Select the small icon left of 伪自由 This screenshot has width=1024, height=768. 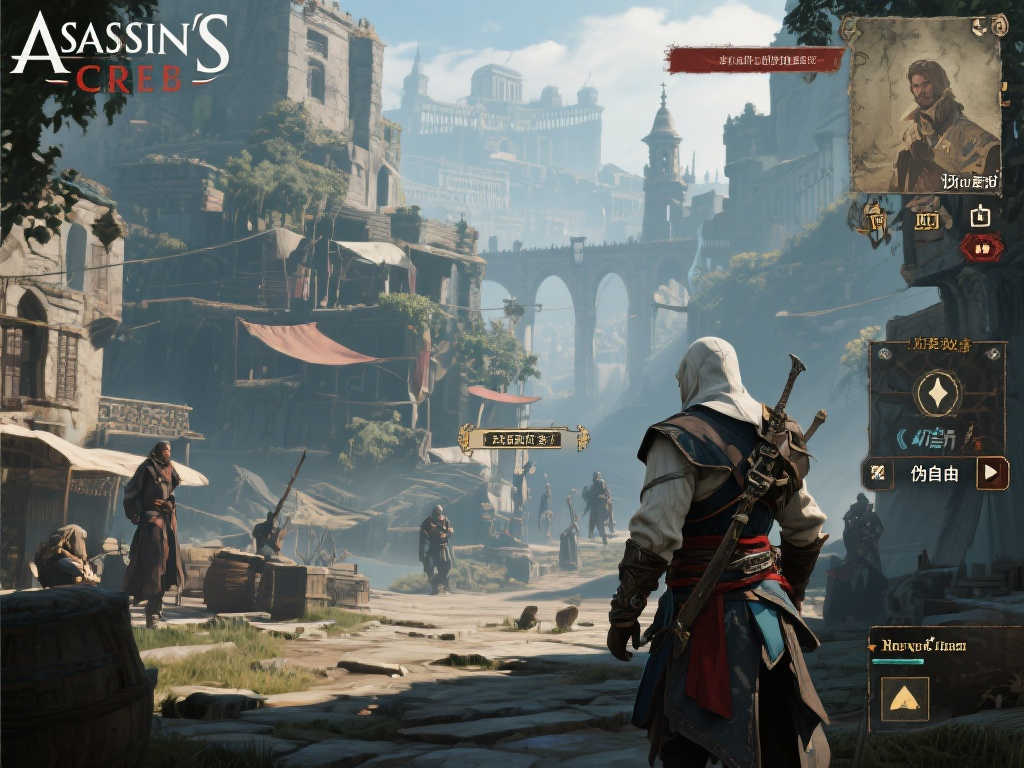[878, 473]
